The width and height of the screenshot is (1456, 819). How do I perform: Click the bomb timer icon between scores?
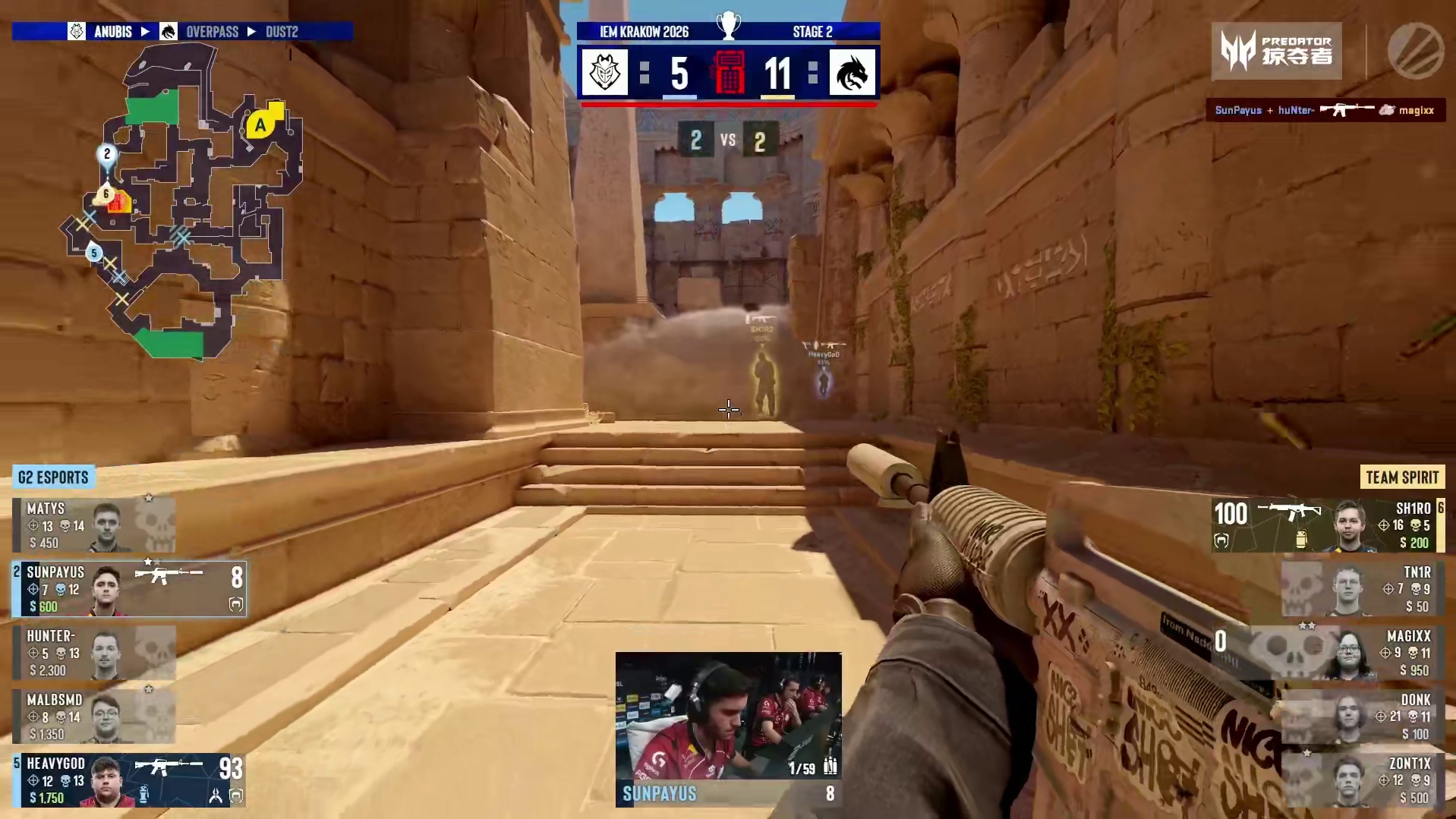pyautogui.click(x=728, y=73)
